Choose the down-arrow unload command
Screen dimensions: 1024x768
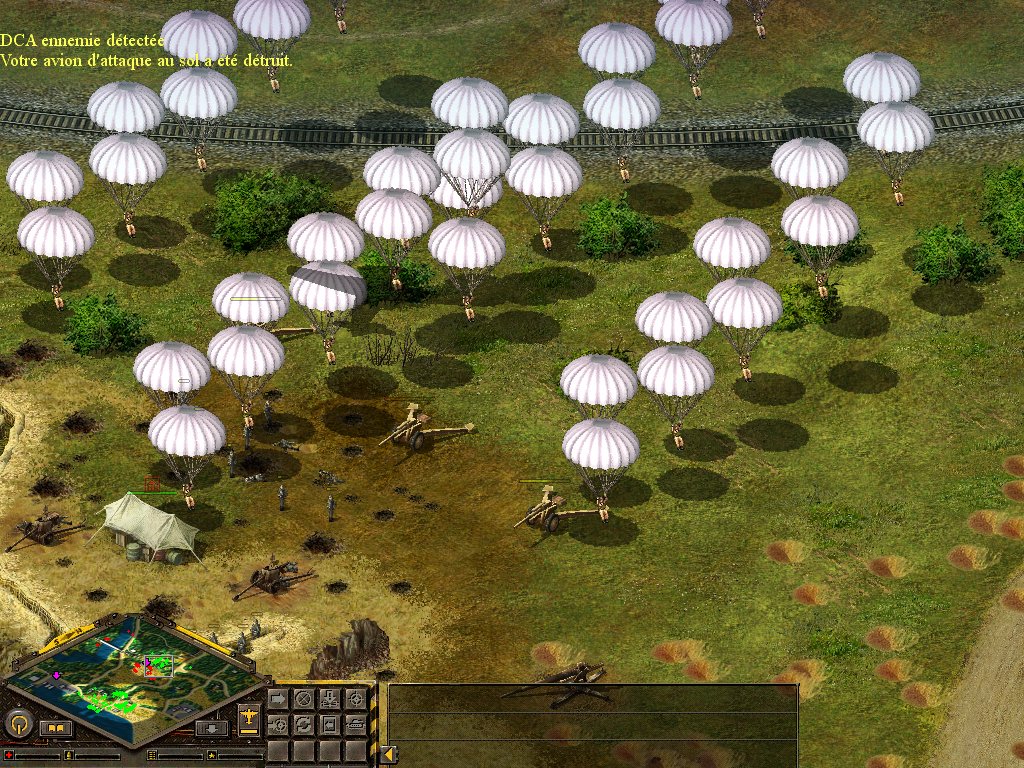coord(329,698)
